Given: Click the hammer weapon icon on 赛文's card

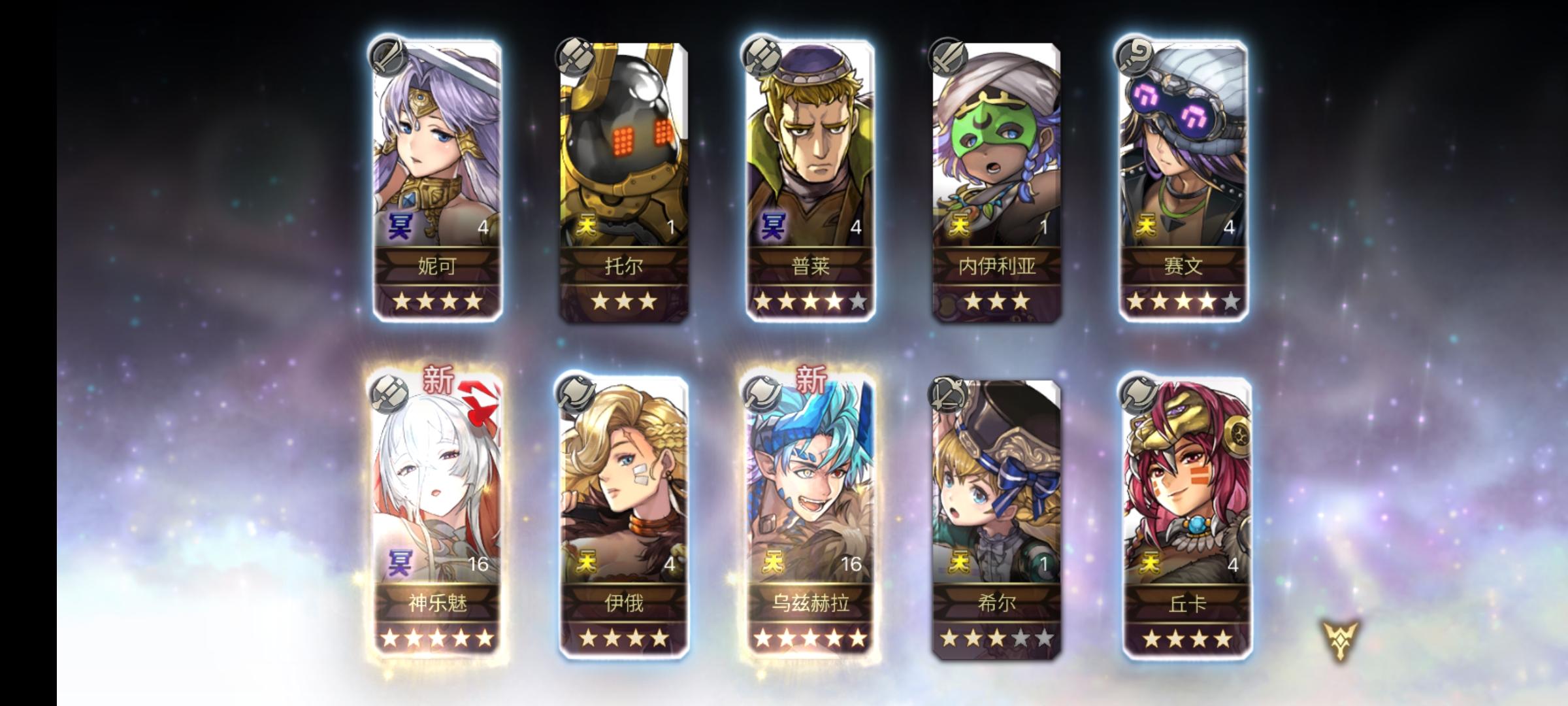Looking at the screenshot, I should 1135,56.
